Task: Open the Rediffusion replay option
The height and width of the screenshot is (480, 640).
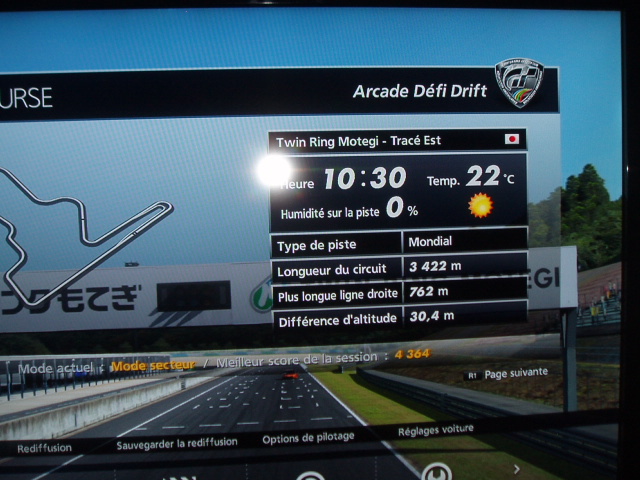Action: (x=43, y=449)
